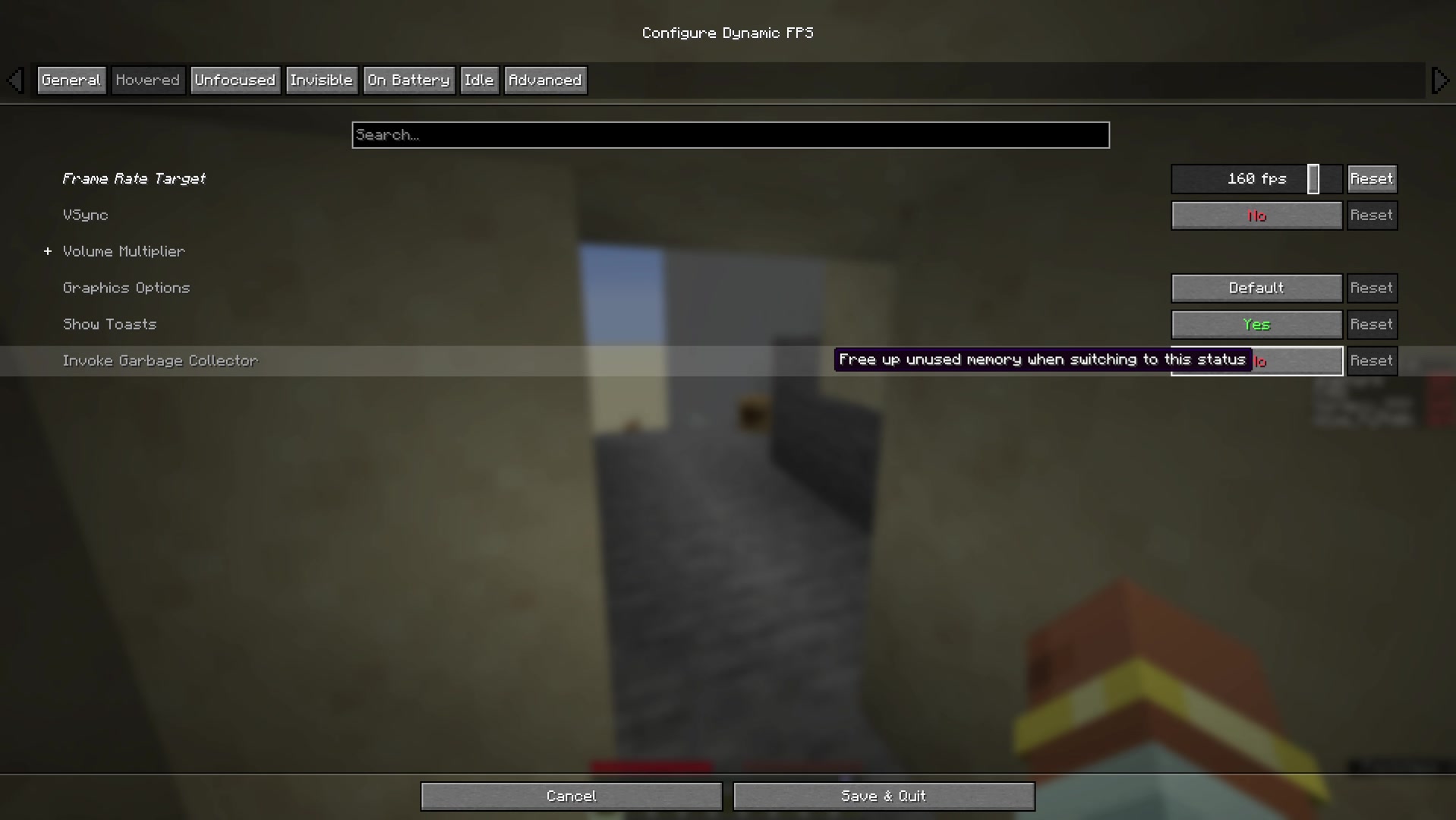Expand the Volume Multiplier section
Viewport: 1456px width, 820px height.
pyautogui.click(x=47, y=251)
